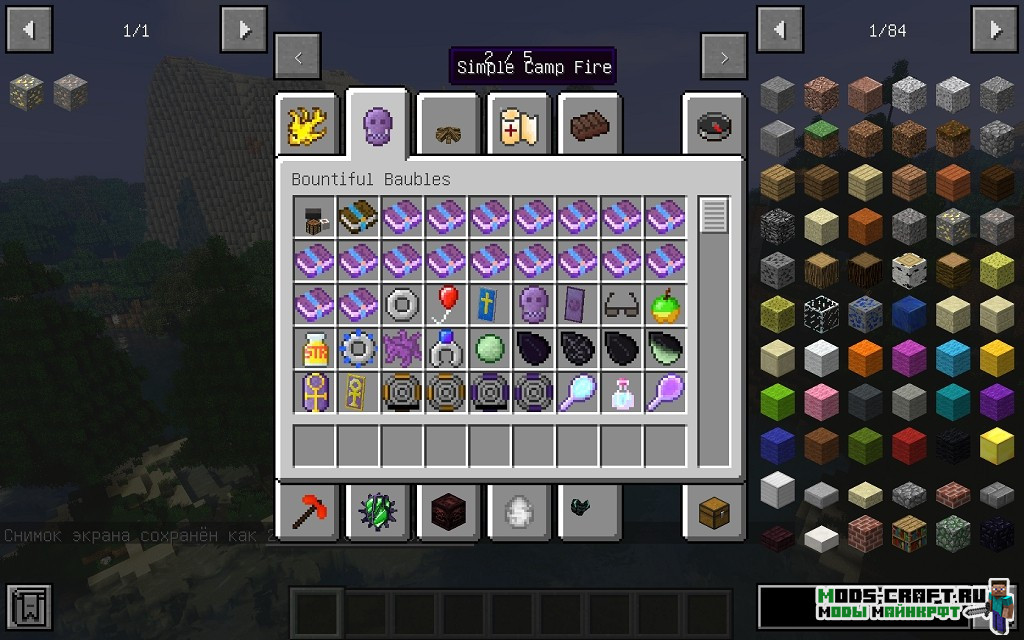The width and height of the screenshot is (1024, 640).
Task: Take the orange STR potion jar
Action: coord(314,349)
